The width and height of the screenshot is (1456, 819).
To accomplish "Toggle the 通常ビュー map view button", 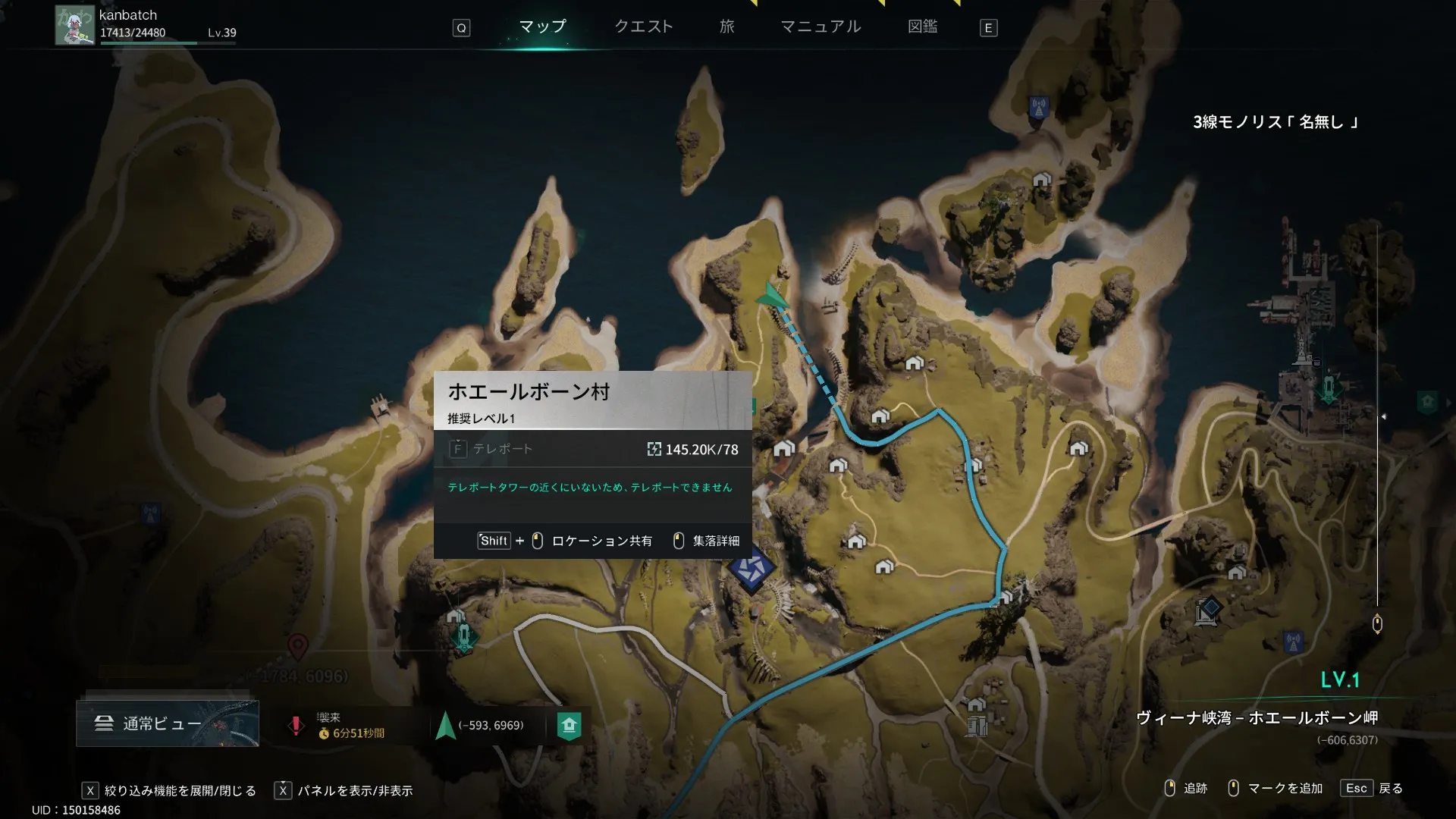I will tap(167, 723).
